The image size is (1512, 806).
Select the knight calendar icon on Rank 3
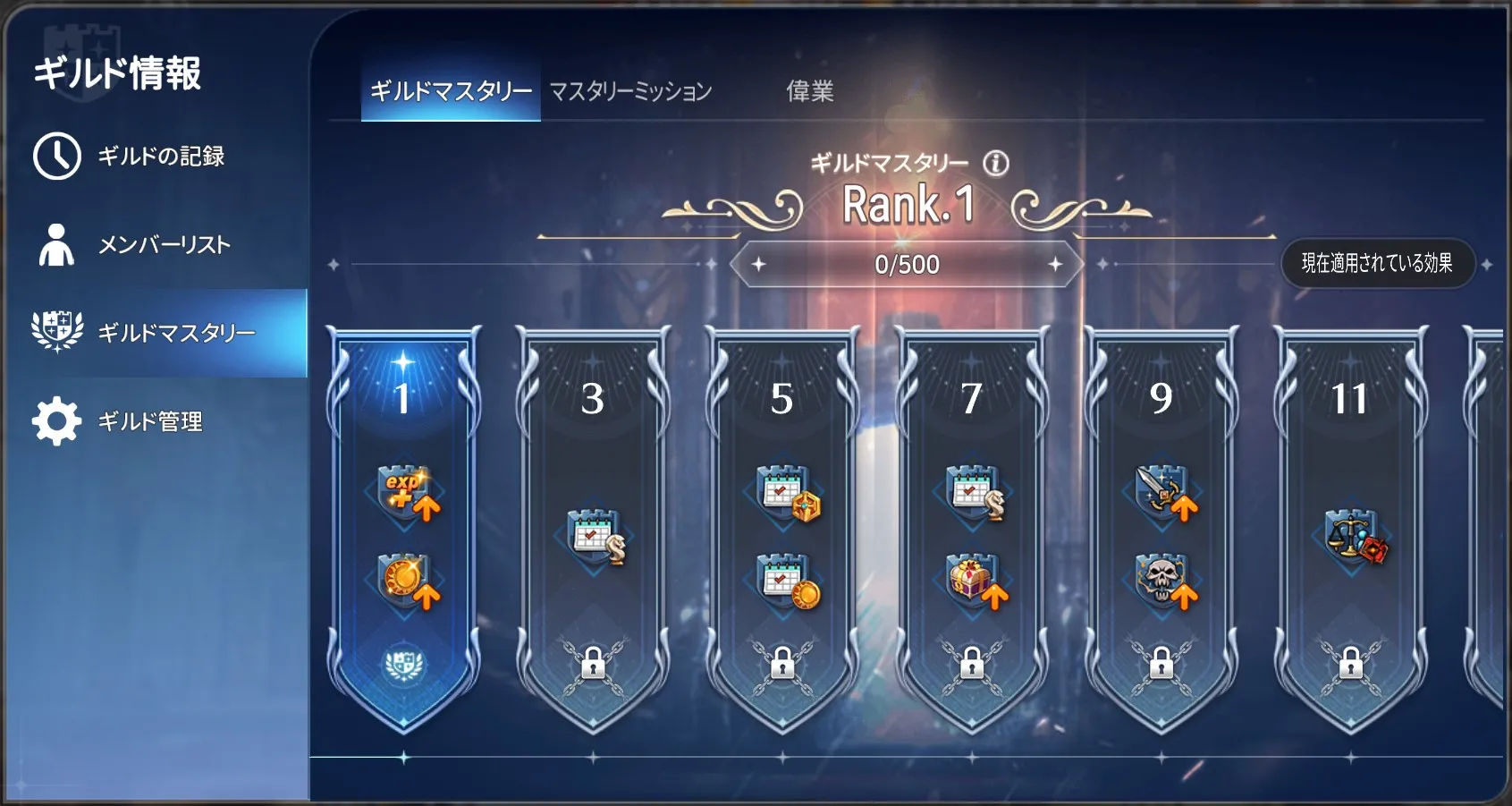596,534
